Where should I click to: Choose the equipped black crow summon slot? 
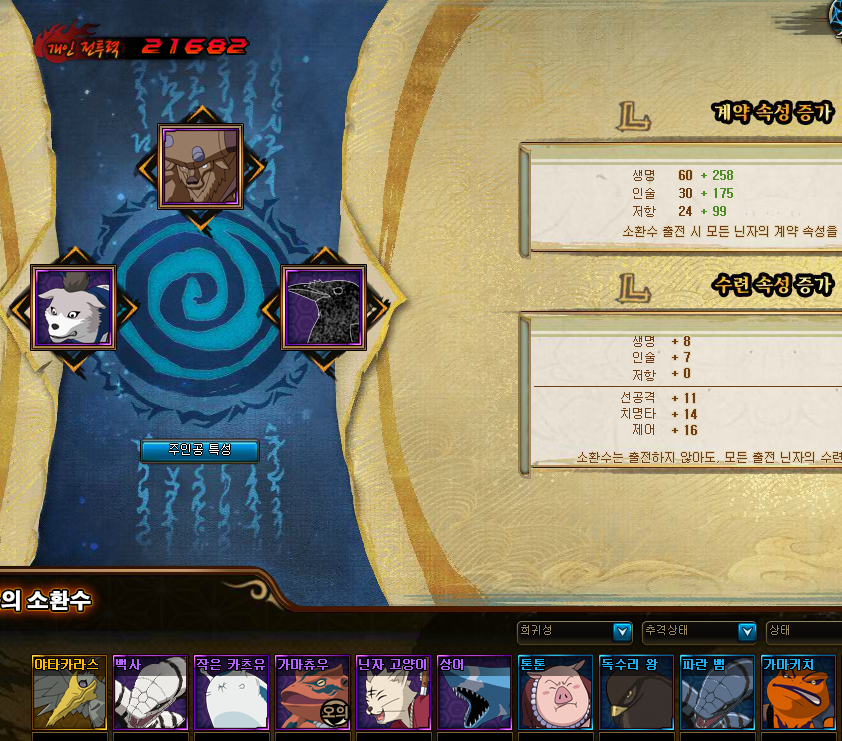323,307
